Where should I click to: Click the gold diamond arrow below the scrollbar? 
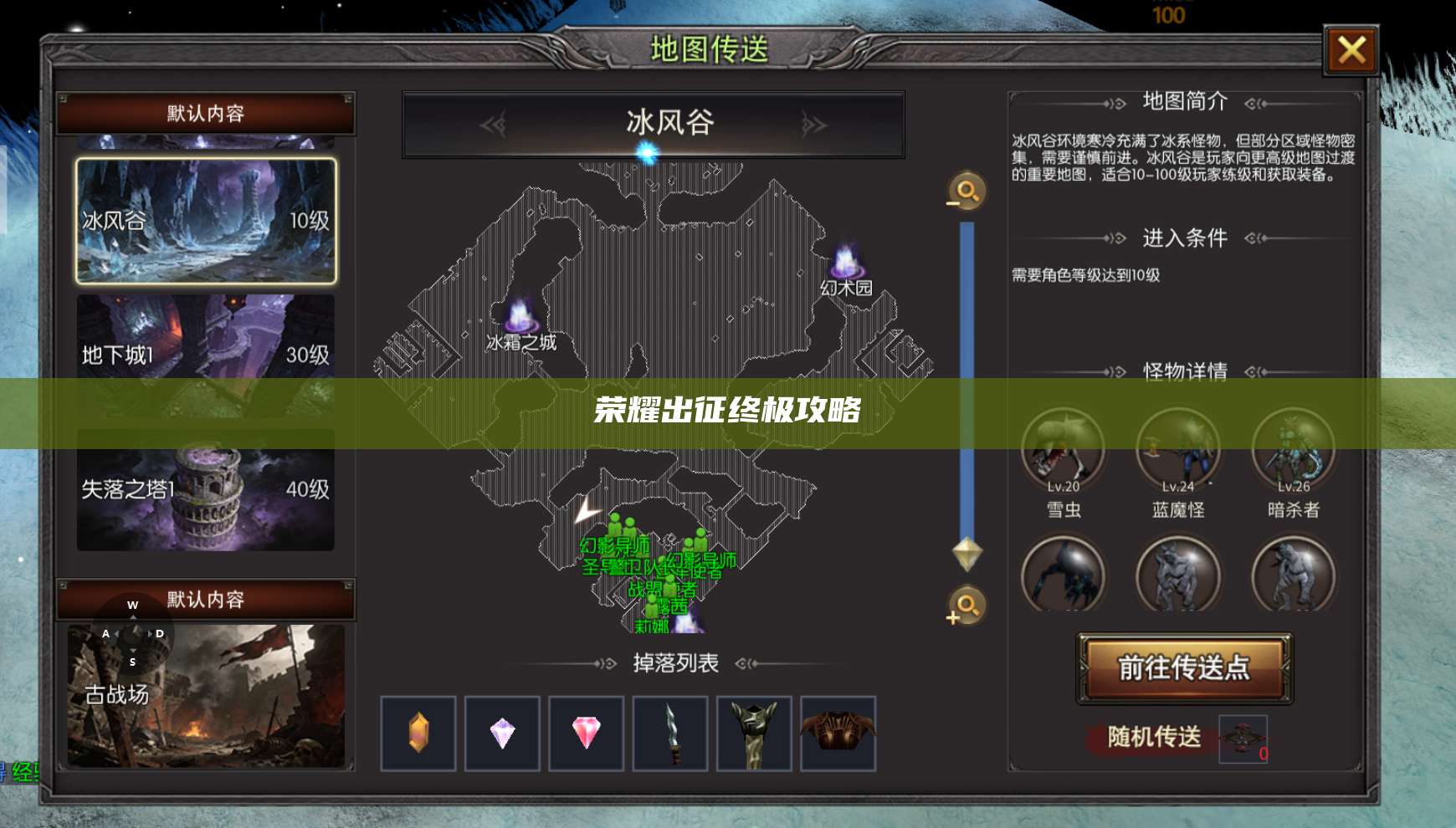[966, 555]
